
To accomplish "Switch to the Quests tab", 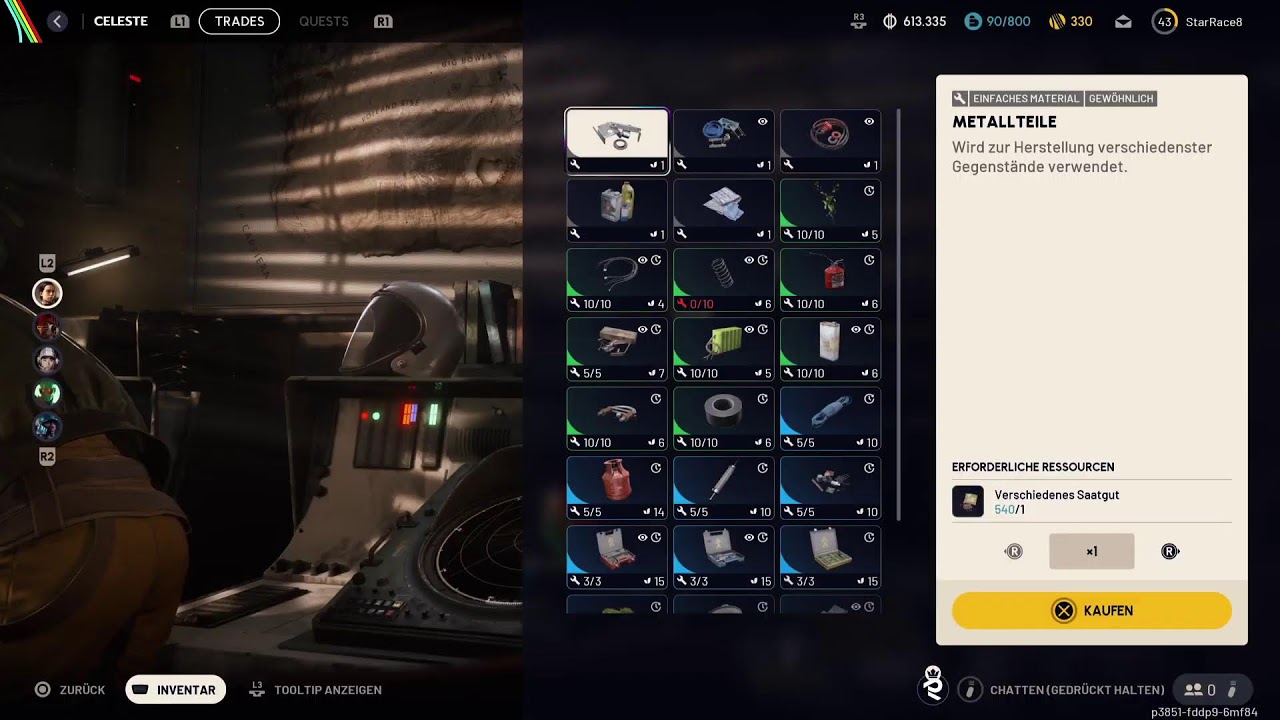I will click(x=323, y=21).
